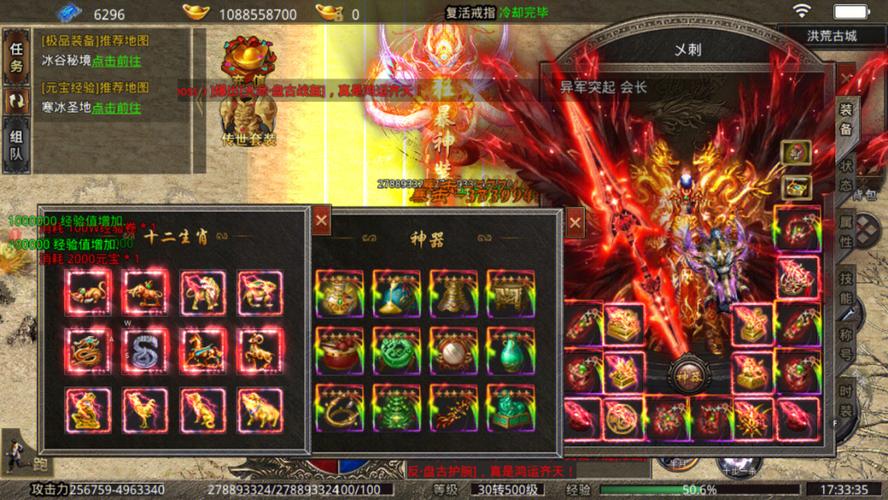Select the ox zodiac slot
Viewport: 888px width, 500px height.
[x=146, y=292]
